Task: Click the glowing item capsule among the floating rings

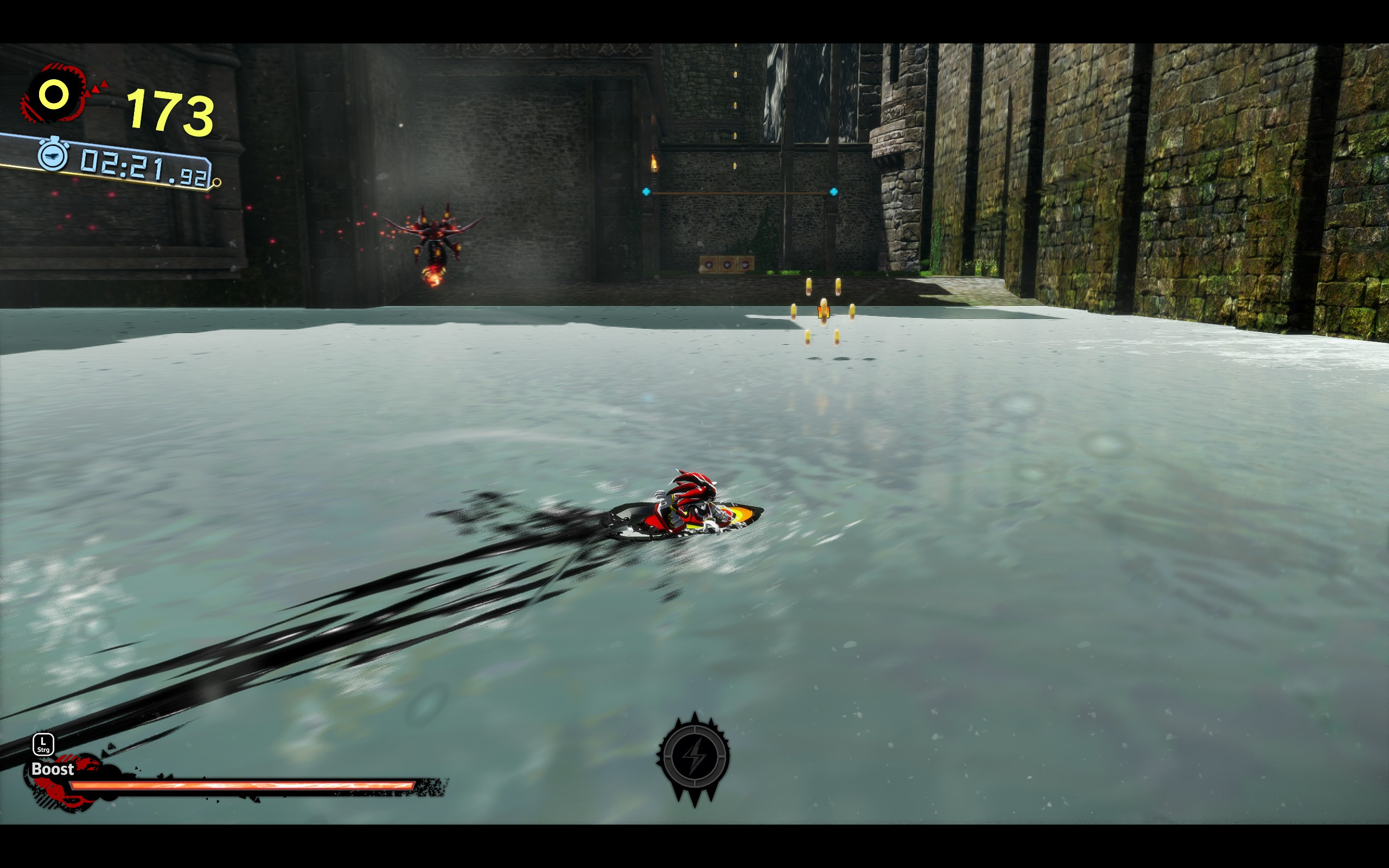Action: pyautogui.click(x=824, y=313)
